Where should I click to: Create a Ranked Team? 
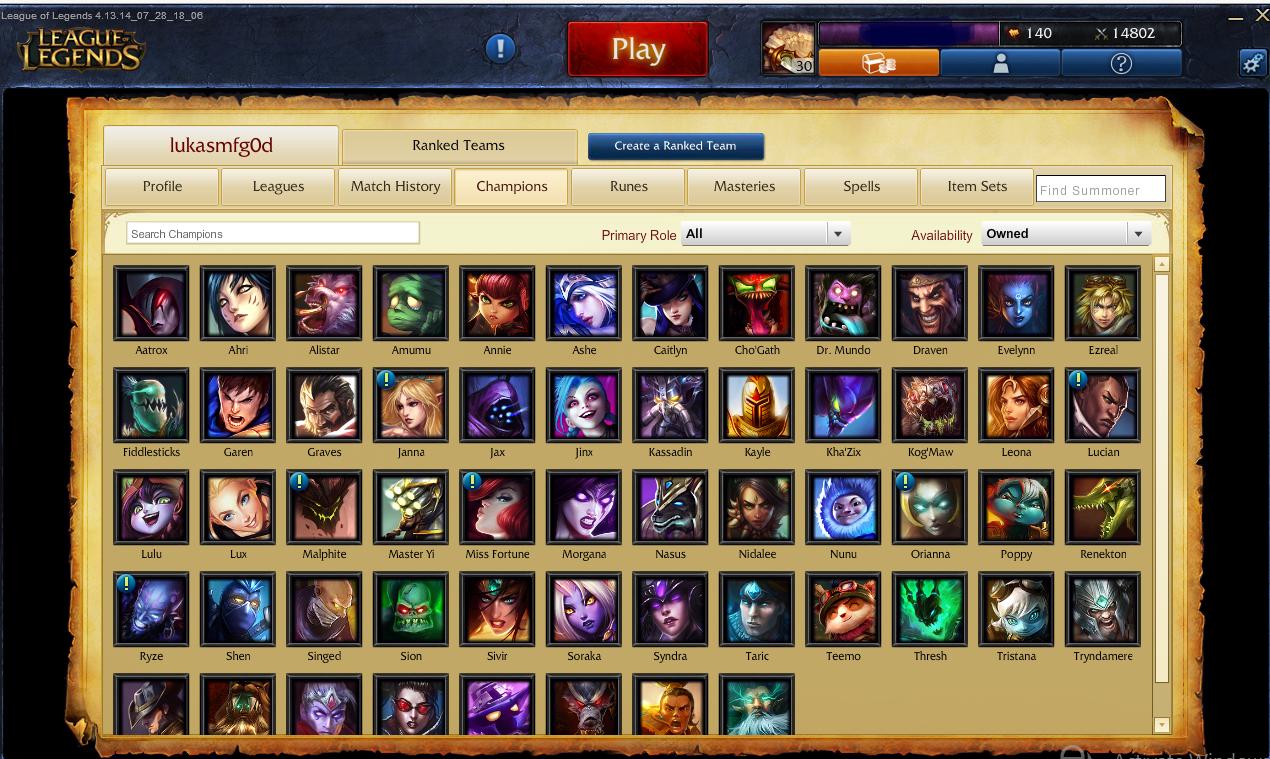675,146
